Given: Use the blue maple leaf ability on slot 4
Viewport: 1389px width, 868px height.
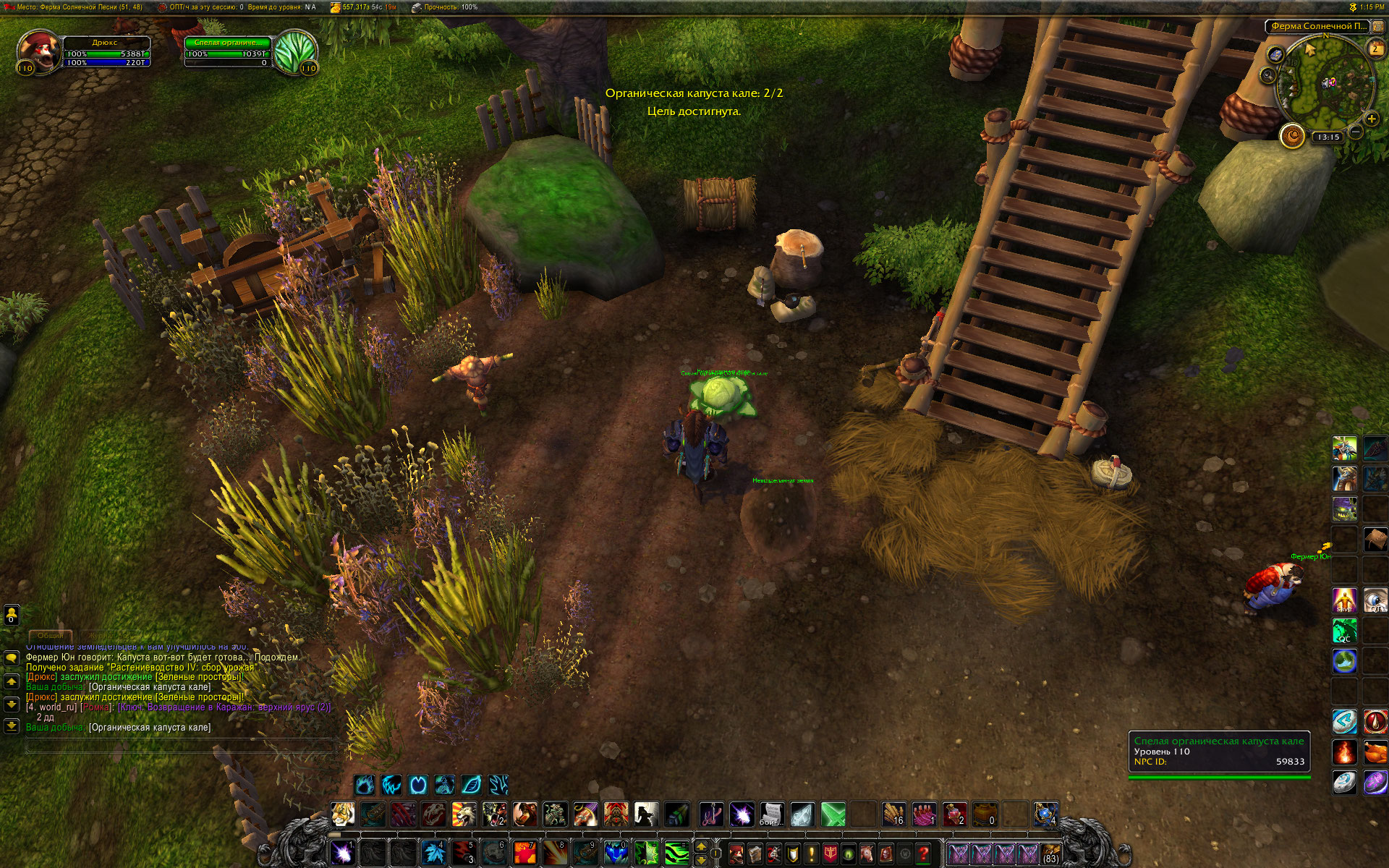Looking at the screenshot, I should [433, 854].
